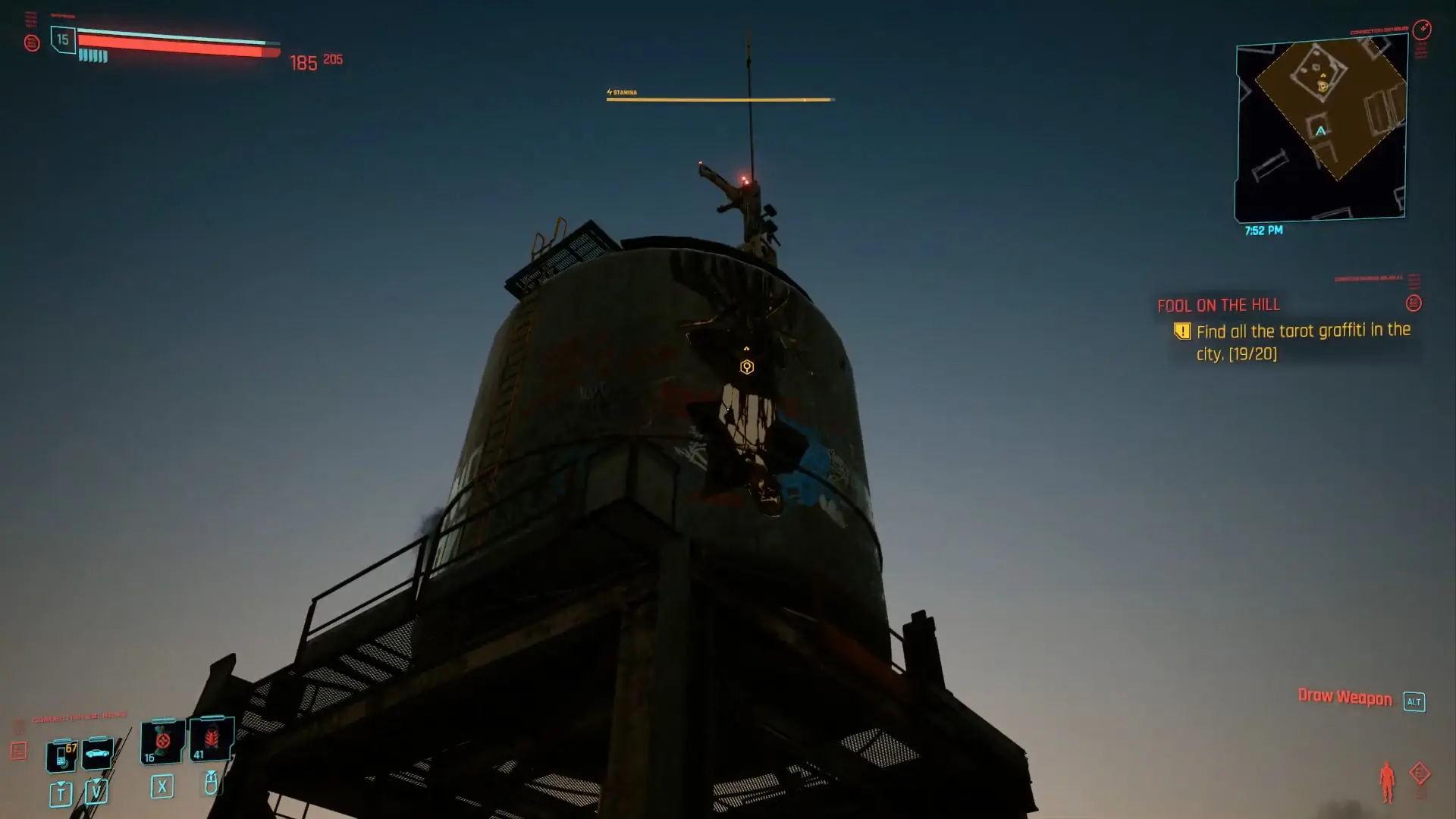Click the yellow objective marker on the tank

tap(747, 367)
